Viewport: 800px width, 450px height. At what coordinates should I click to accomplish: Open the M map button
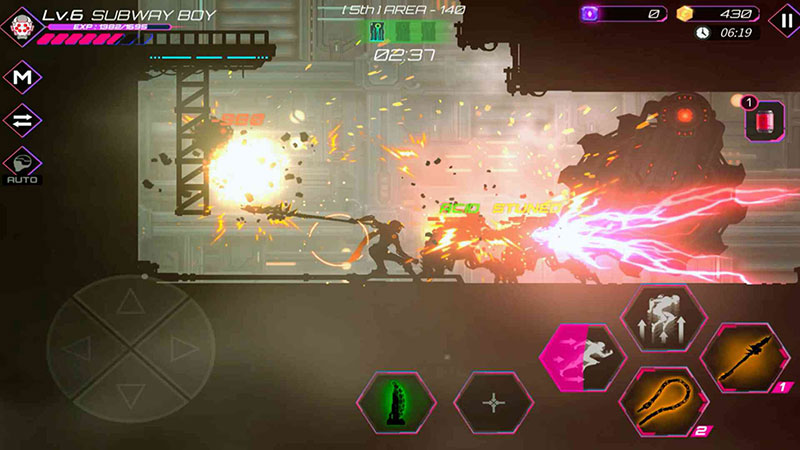tap(21, 77)
